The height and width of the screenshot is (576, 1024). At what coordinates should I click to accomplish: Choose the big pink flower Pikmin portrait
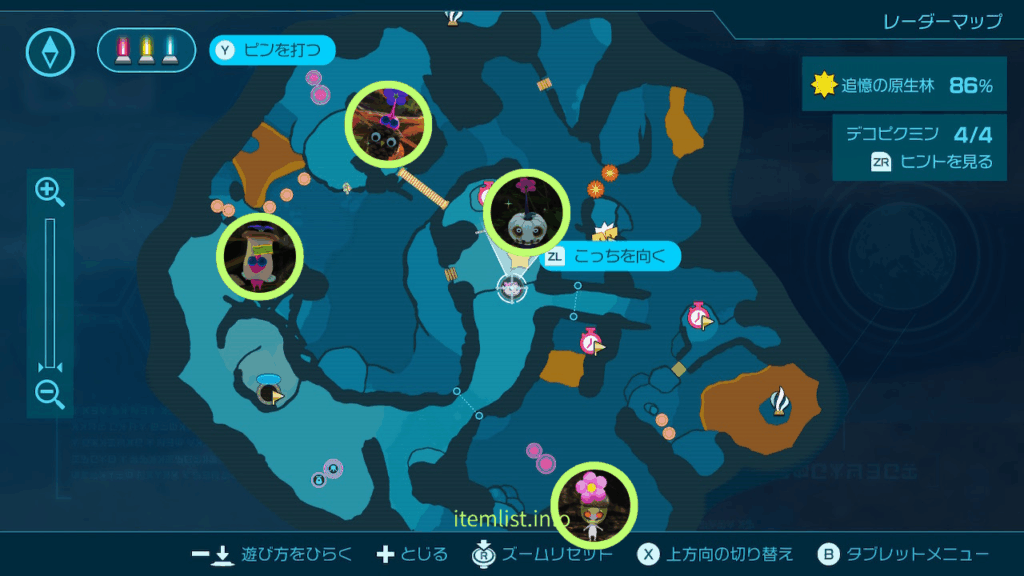595,499
